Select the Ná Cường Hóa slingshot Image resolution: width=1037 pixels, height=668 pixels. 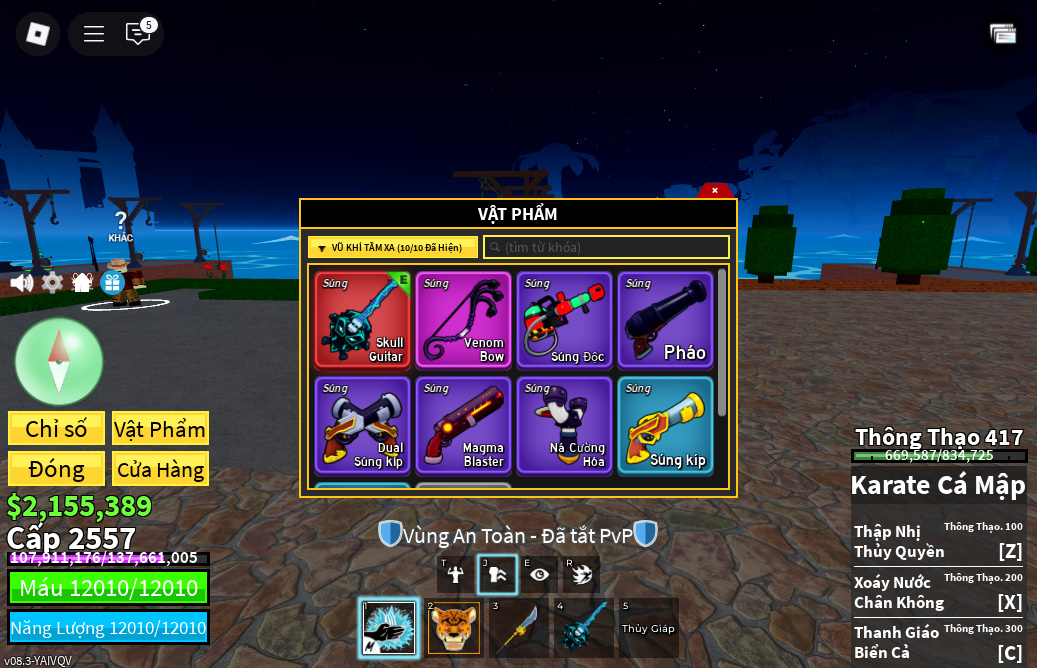(565, 425)
